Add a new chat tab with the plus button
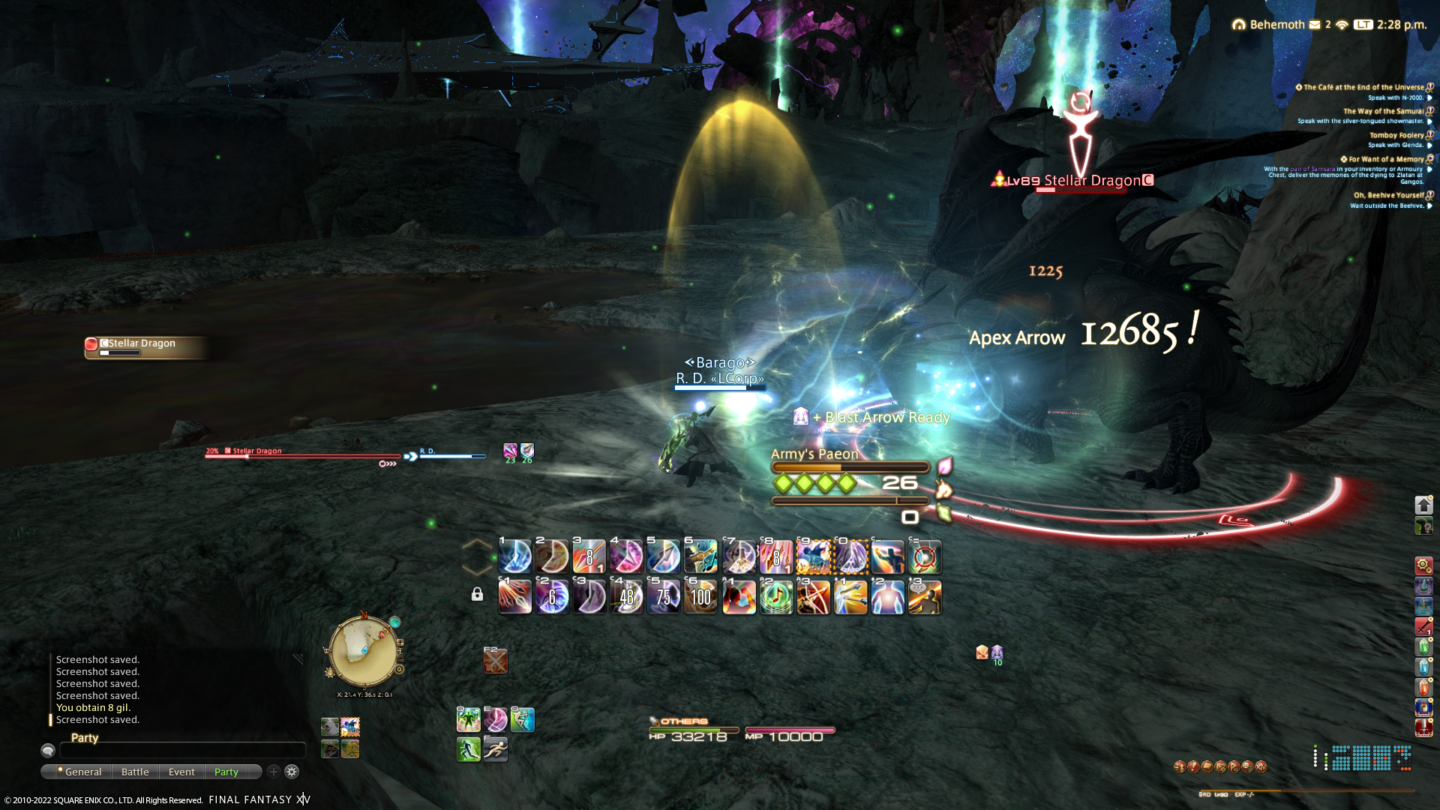This screenshot has width=1440, height=810. 273,771
